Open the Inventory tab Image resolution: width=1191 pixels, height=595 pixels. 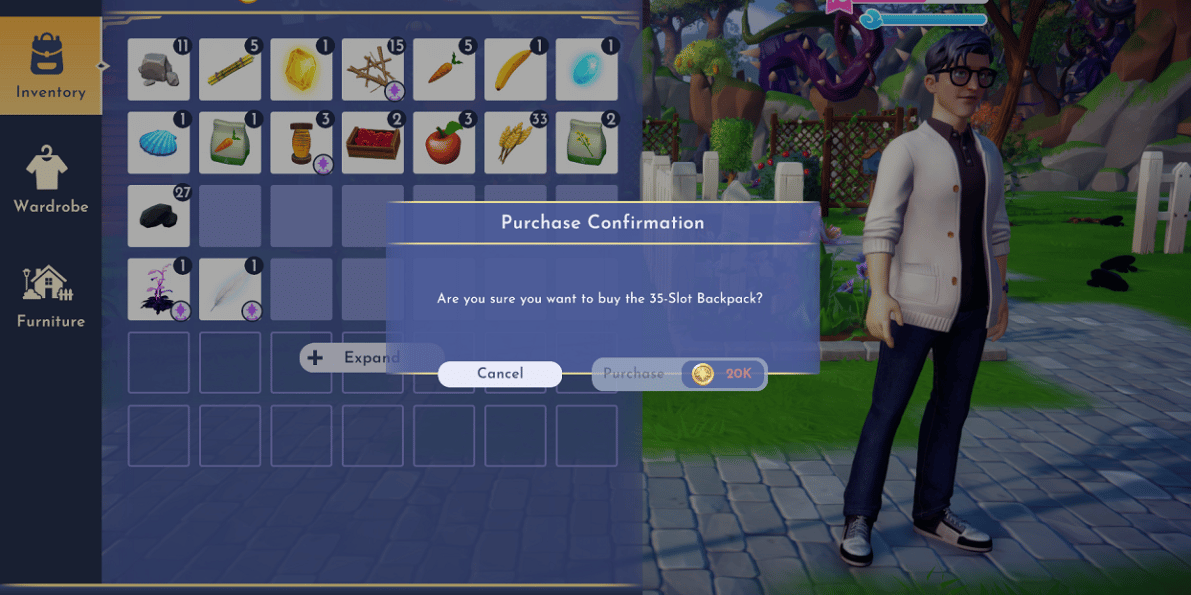pos(50,66)
